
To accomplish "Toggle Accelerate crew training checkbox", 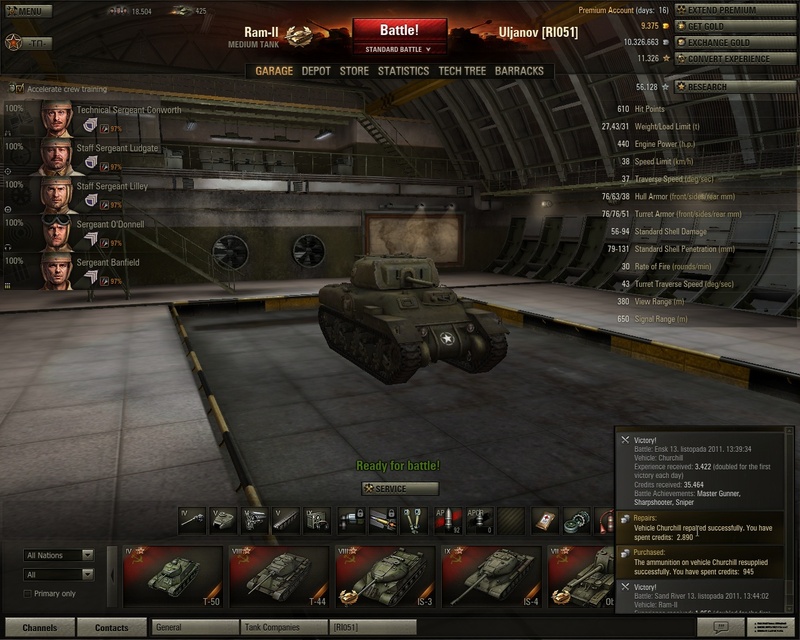I will 19,89.
